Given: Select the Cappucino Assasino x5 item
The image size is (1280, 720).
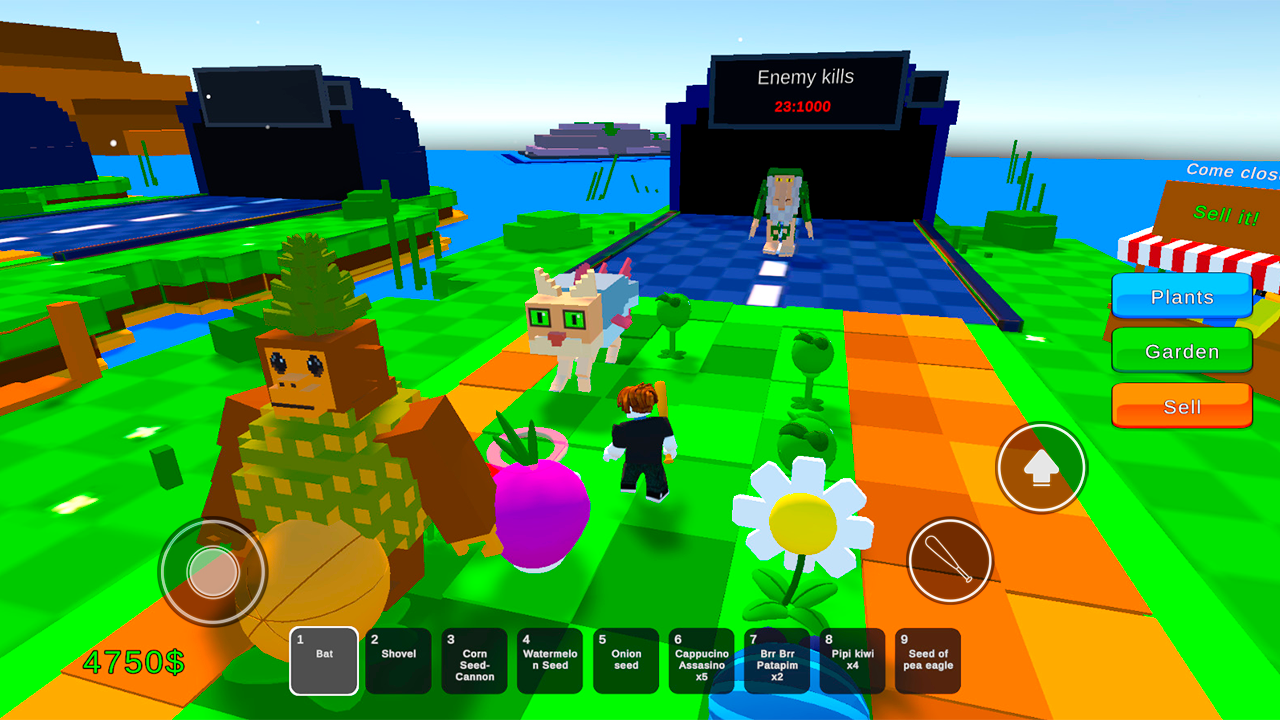Looking at the screenshot, I should (x=701, y=660).
